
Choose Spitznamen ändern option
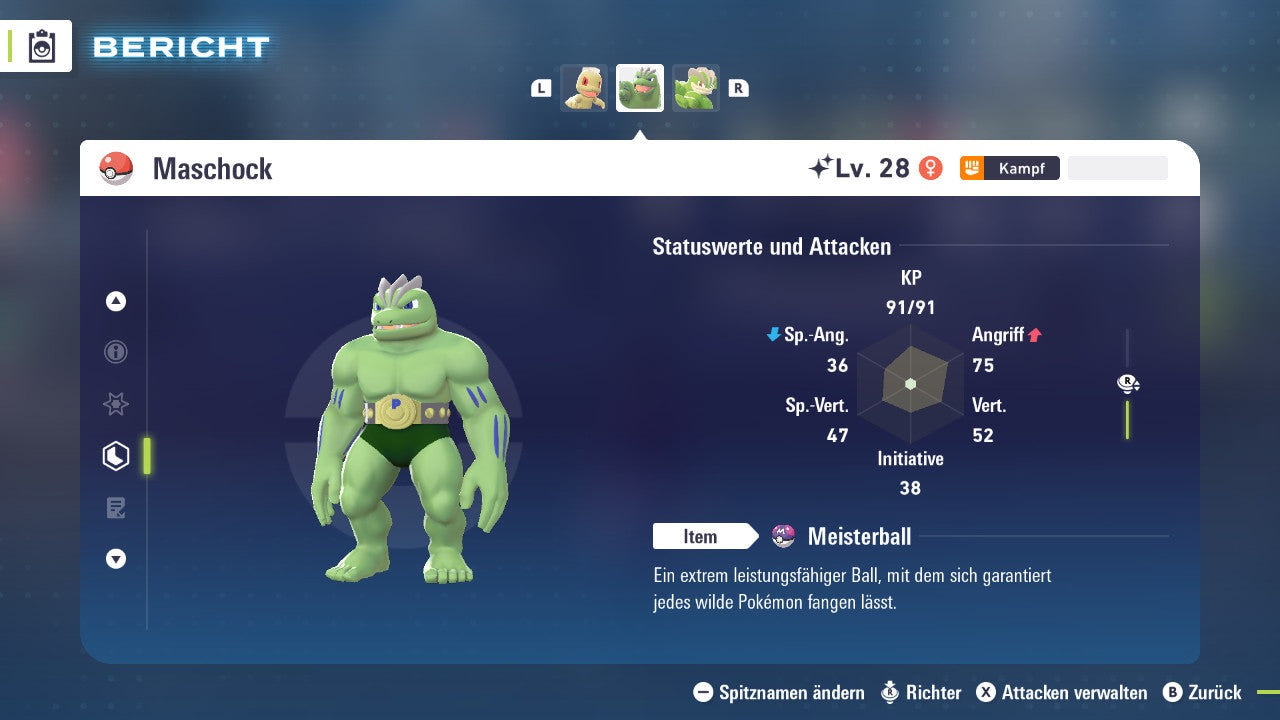pyautogui.click(x=779, y=692)
